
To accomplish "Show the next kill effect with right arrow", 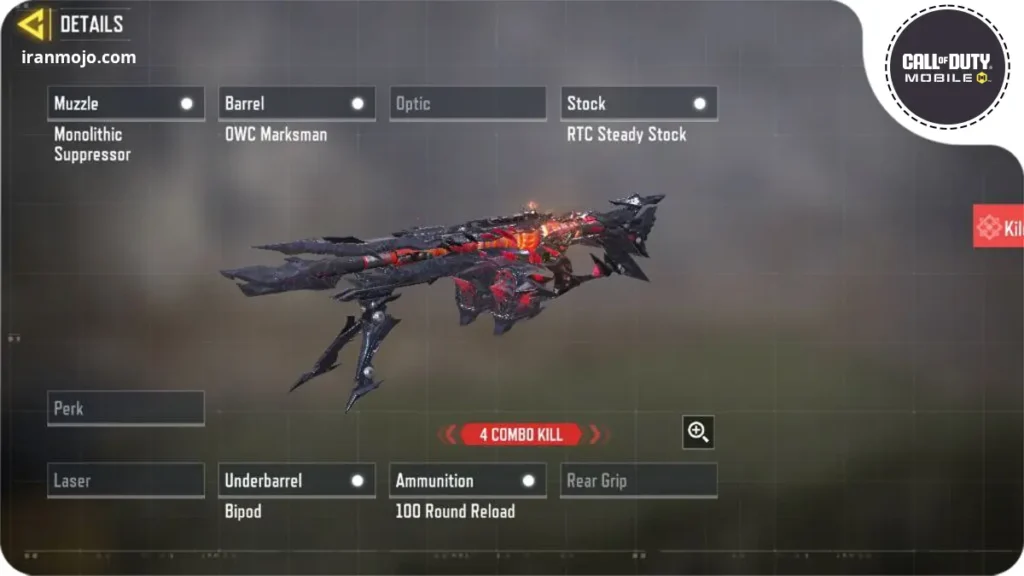I will [x=596, y=434].
